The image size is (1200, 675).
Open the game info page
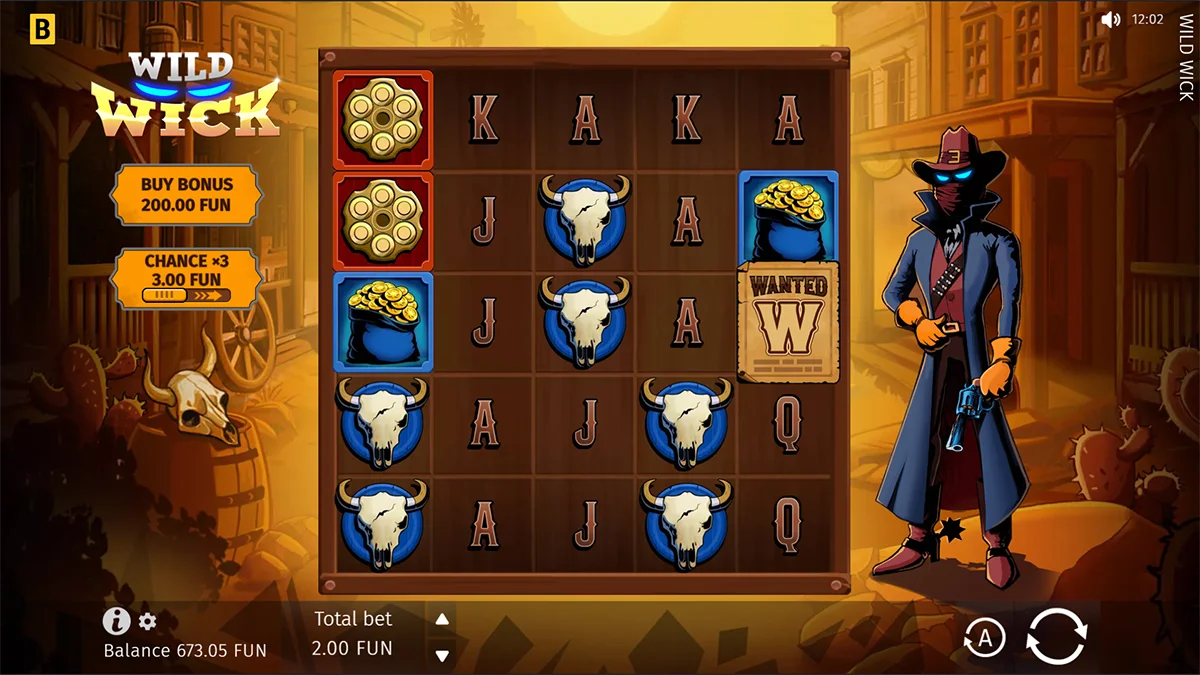click(x=116, y=621)
